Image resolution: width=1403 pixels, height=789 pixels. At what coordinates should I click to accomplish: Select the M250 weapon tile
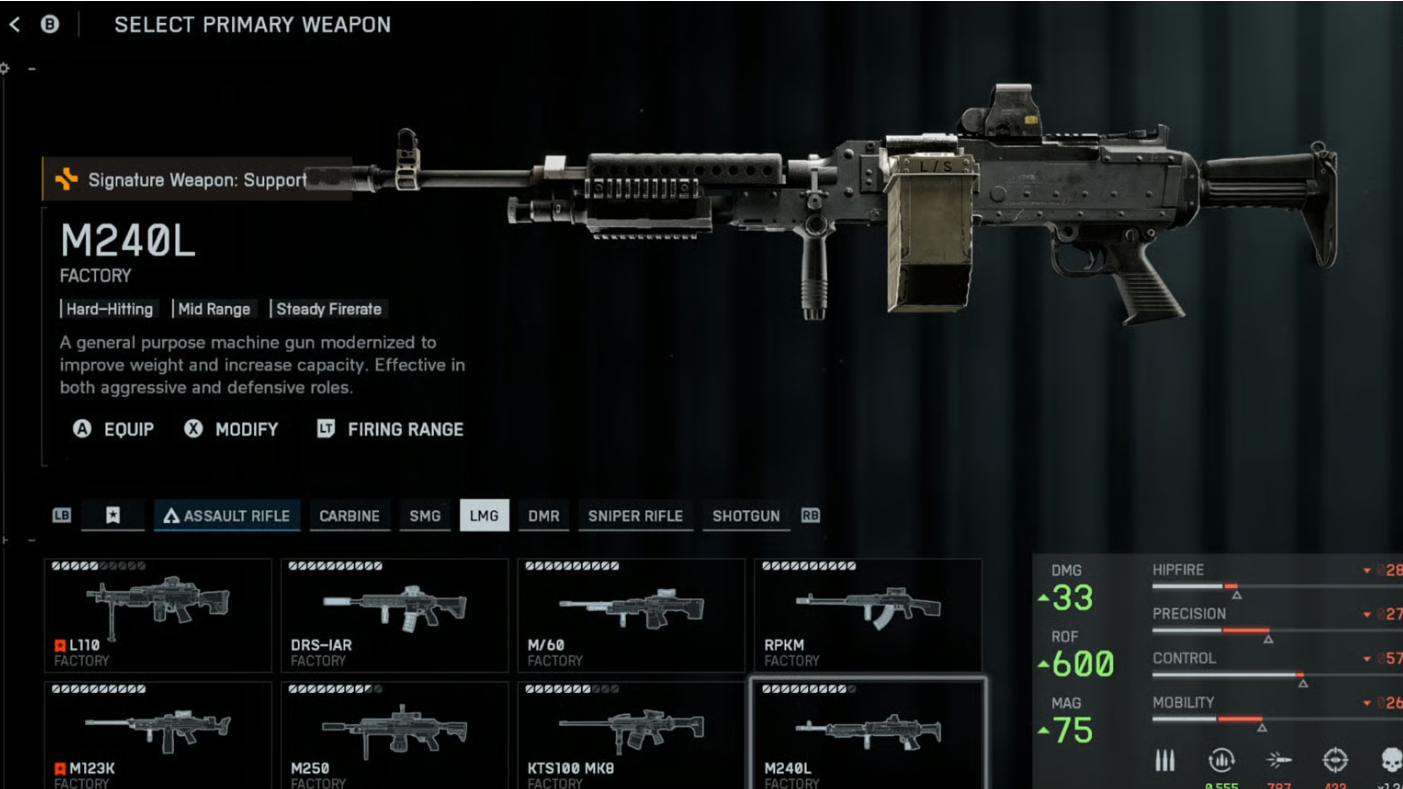(x=394, y=735)
